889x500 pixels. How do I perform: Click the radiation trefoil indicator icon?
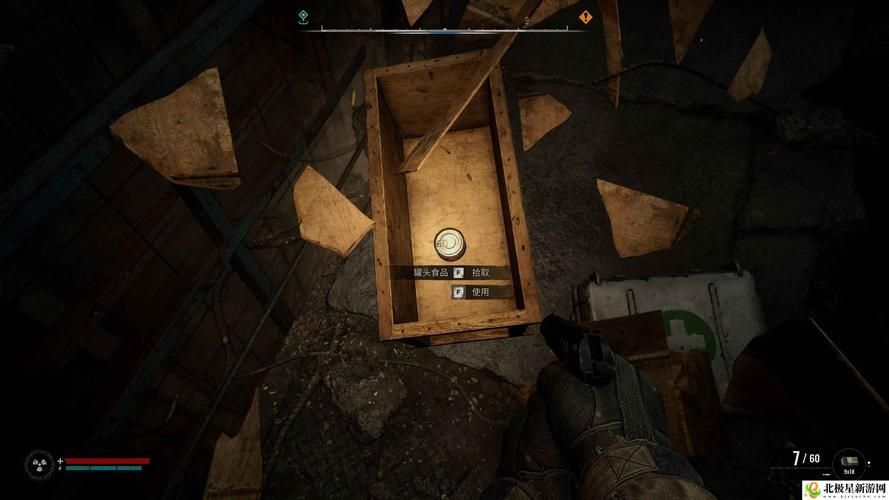coord(40,464)
